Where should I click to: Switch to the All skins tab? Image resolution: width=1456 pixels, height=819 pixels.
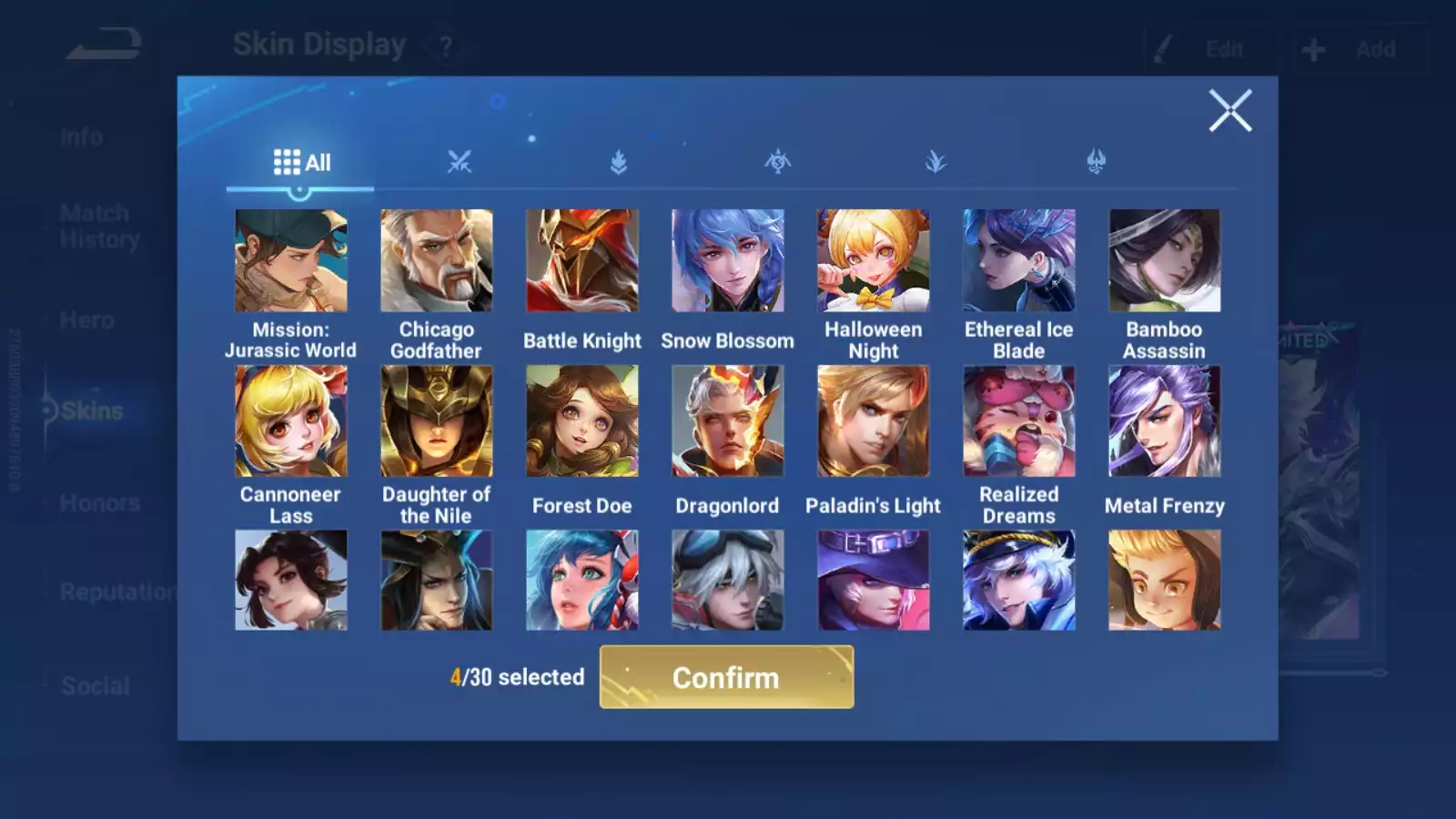(x=301, y=163)
